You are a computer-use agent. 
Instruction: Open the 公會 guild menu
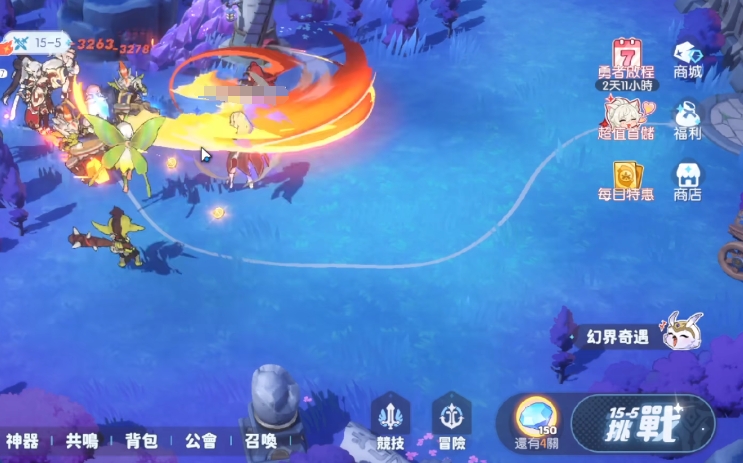click(x=201, y=440)
